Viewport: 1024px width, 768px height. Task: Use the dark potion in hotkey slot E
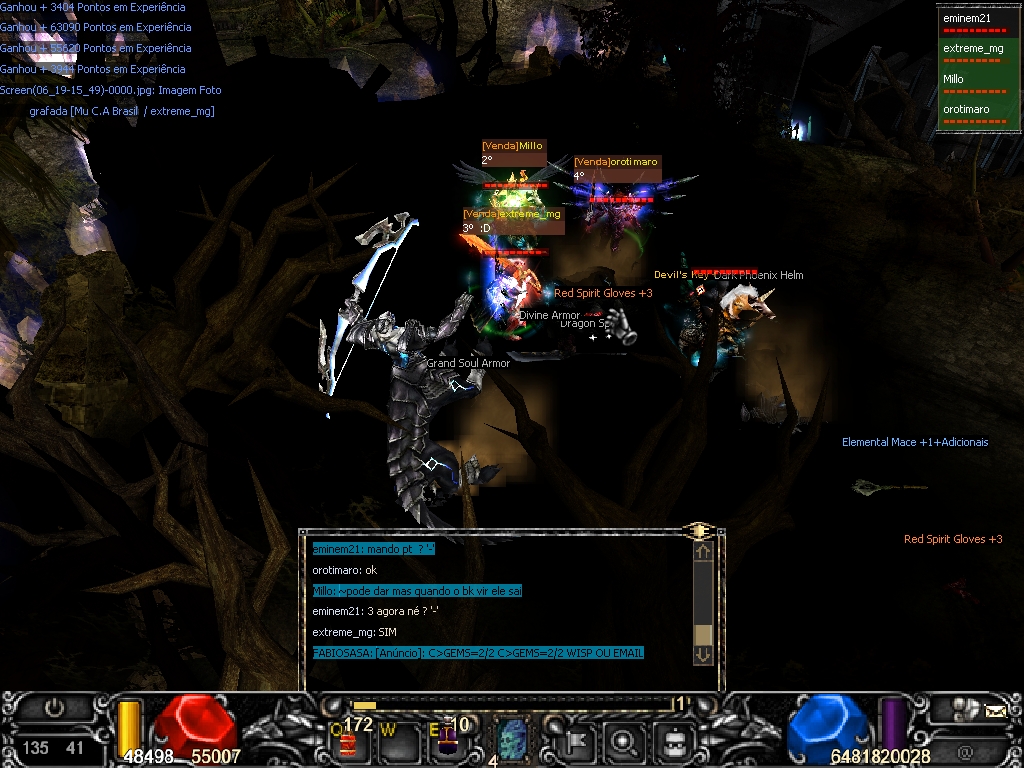click(447, 742)
